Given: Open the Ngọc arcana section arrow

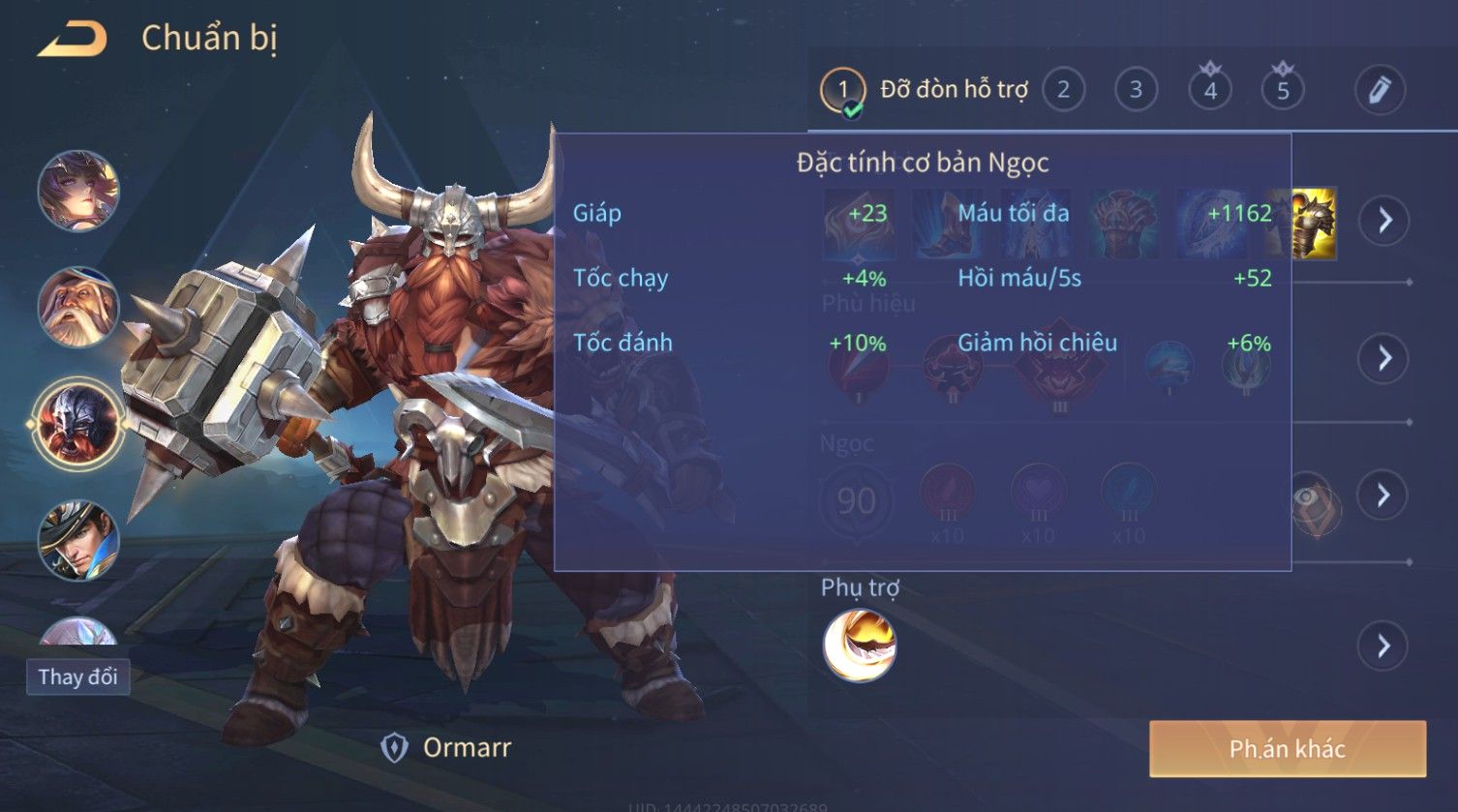Looking at the screenshot, I should tap(1384, 496).
